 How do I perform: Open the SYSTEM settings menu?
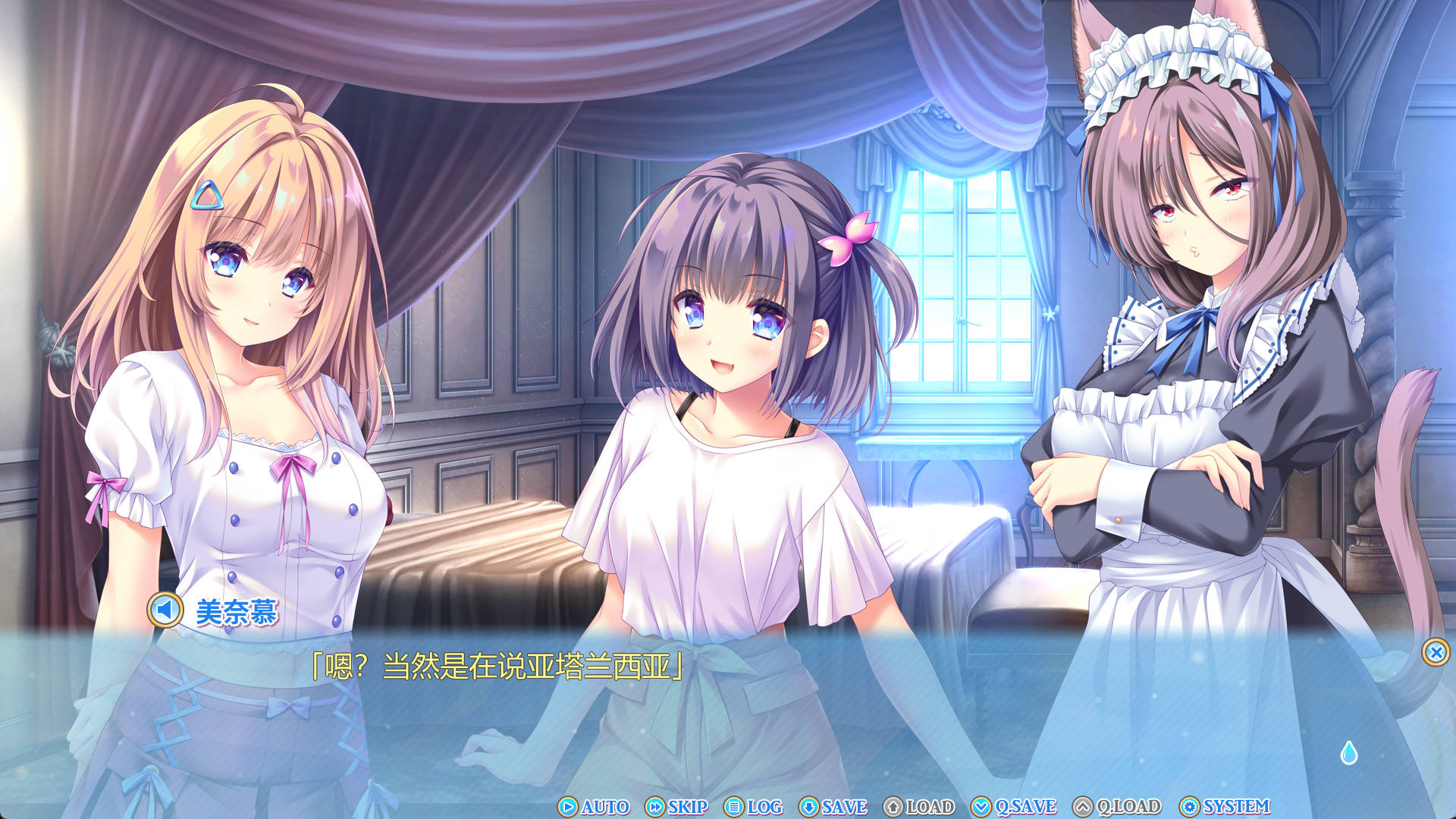click(x=1225, y=807)
